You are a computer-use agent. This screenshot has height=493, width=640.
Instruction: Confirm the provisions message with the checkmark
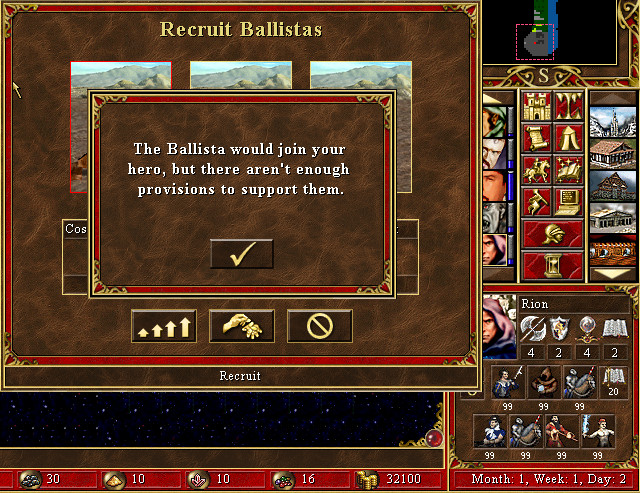pyautogui.click(x=241, y=254)
